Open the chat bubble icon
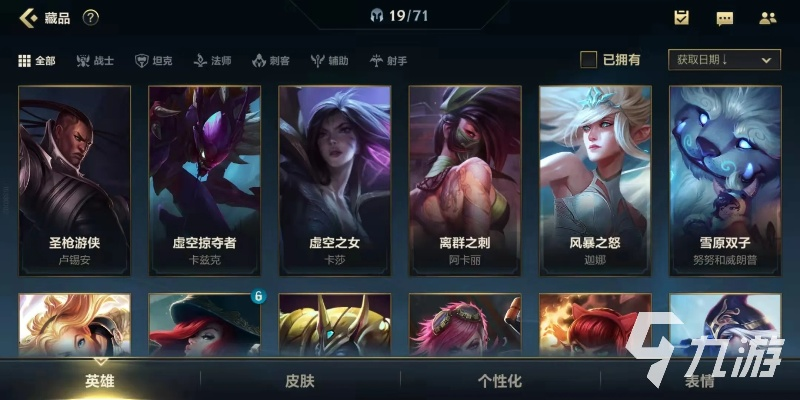This screenshot has width=800, height=400. tap(725, 18)
